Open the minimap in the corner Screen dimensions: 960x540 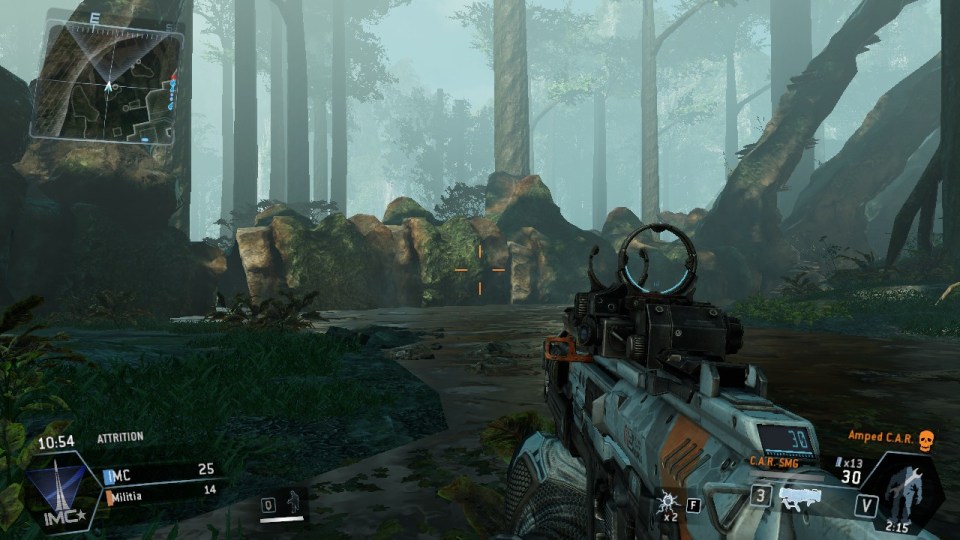point(107,82)
